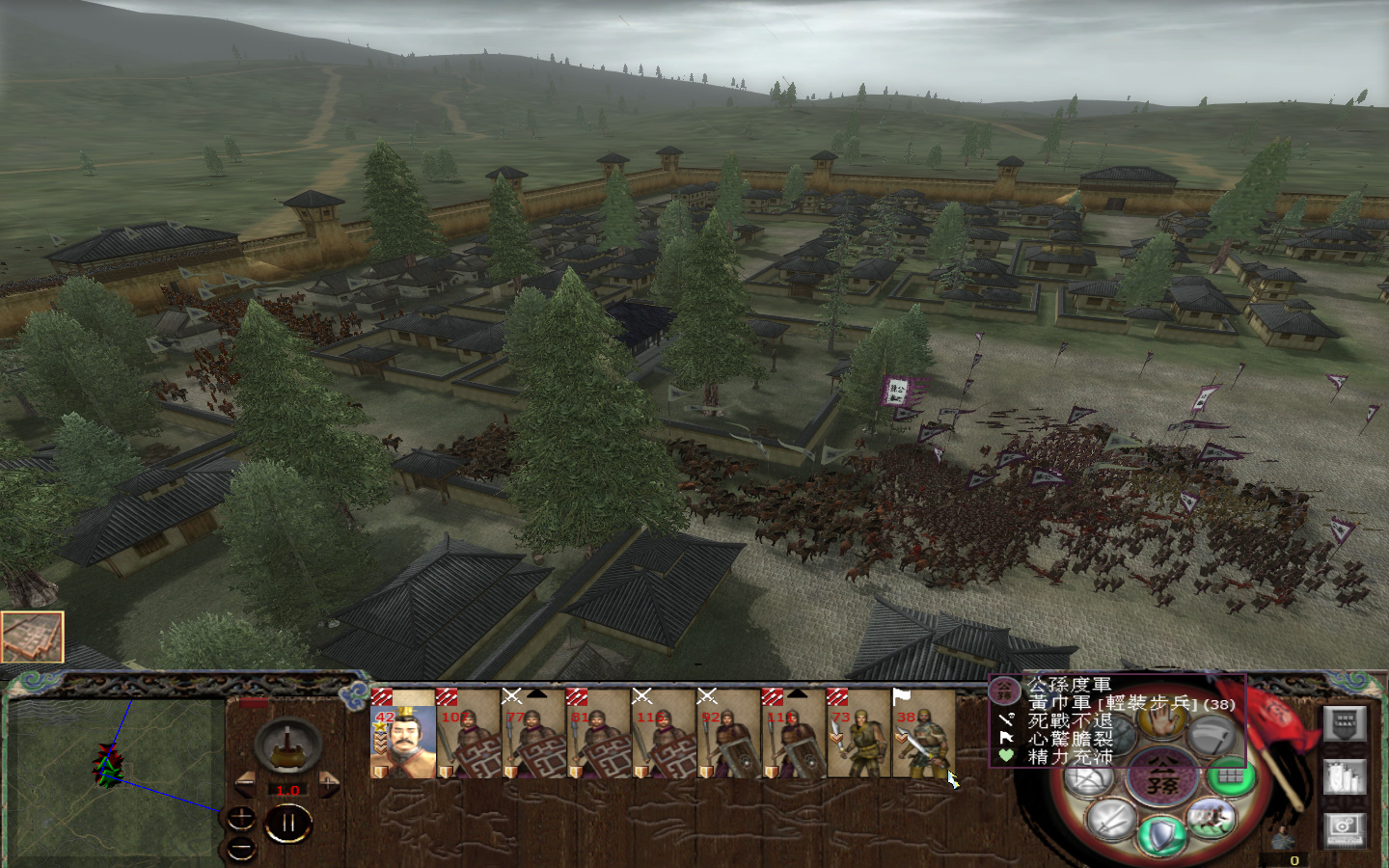1389x868 pixels.
Task: Order withdrawal using the running cavalry icon
Action: [1210, 817]
